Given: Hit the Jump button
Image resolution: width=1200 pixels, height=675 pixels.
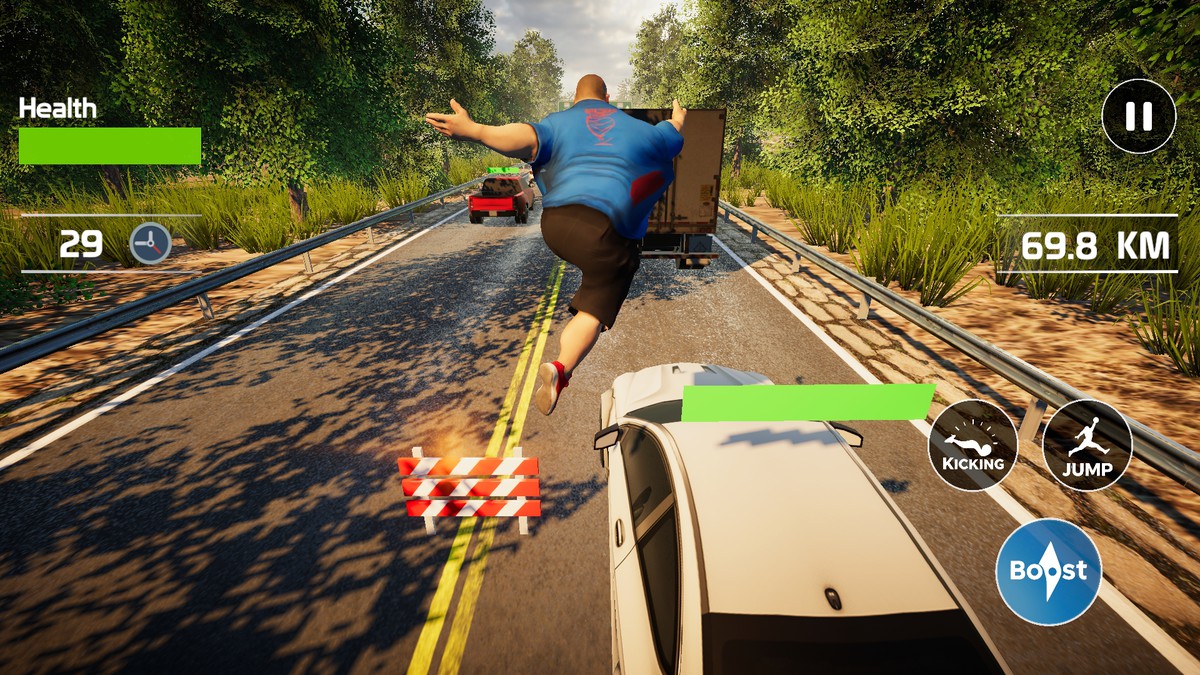Looking at the screenshot, I should pos(1087,446).
